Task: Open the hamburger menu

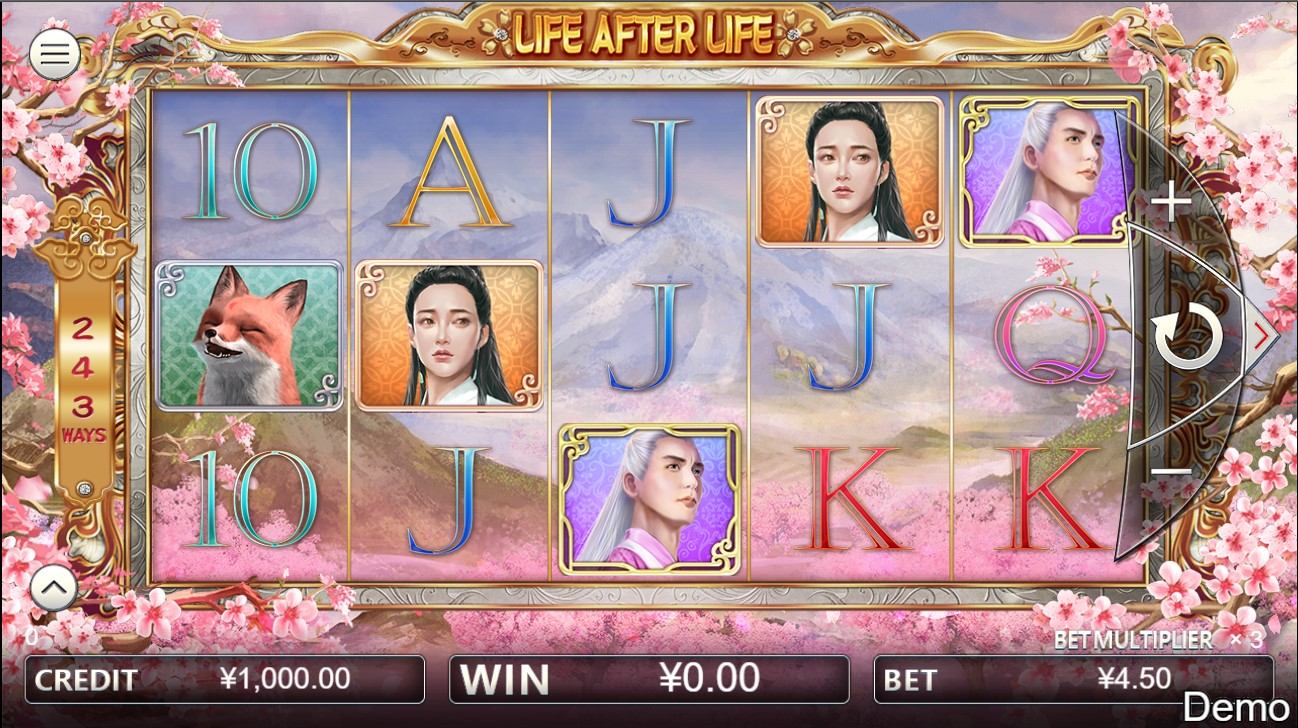Action: [54, 55]
